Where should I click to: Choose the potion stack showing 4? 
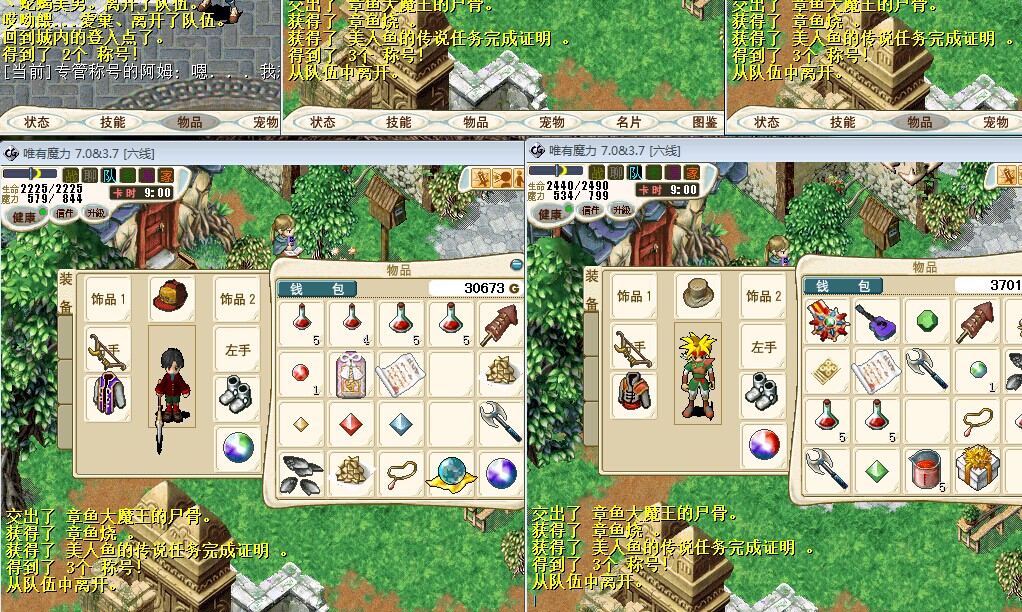tap(351, 322)
